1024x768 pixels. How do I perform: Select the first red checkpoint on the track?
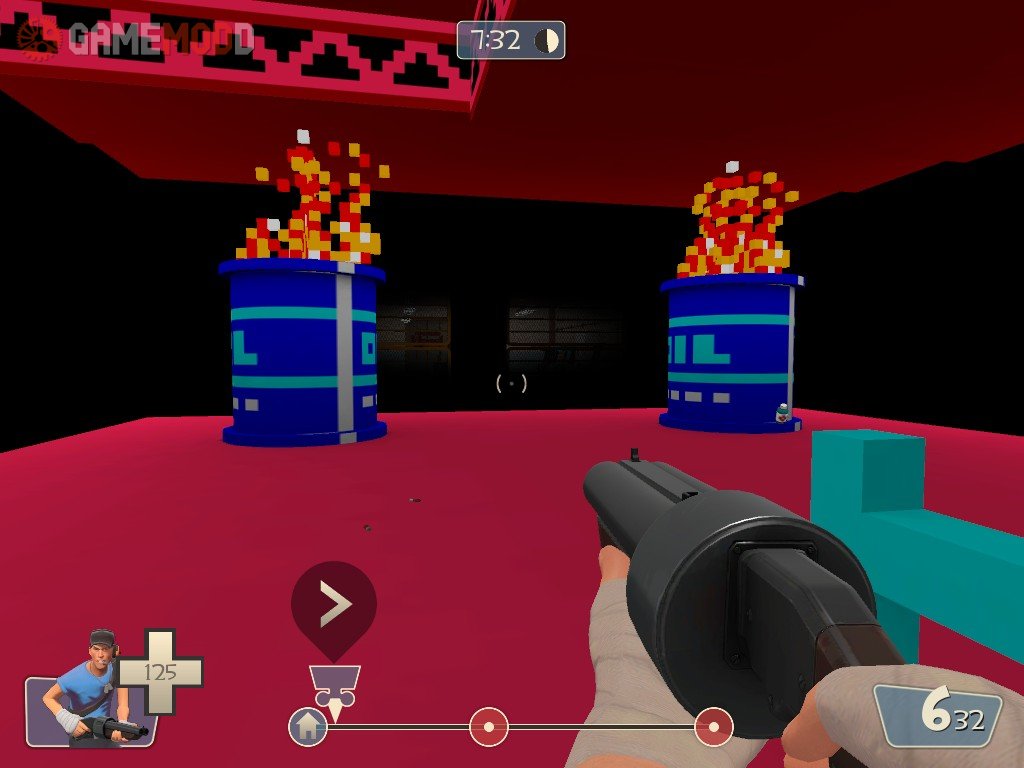point(489,726)
